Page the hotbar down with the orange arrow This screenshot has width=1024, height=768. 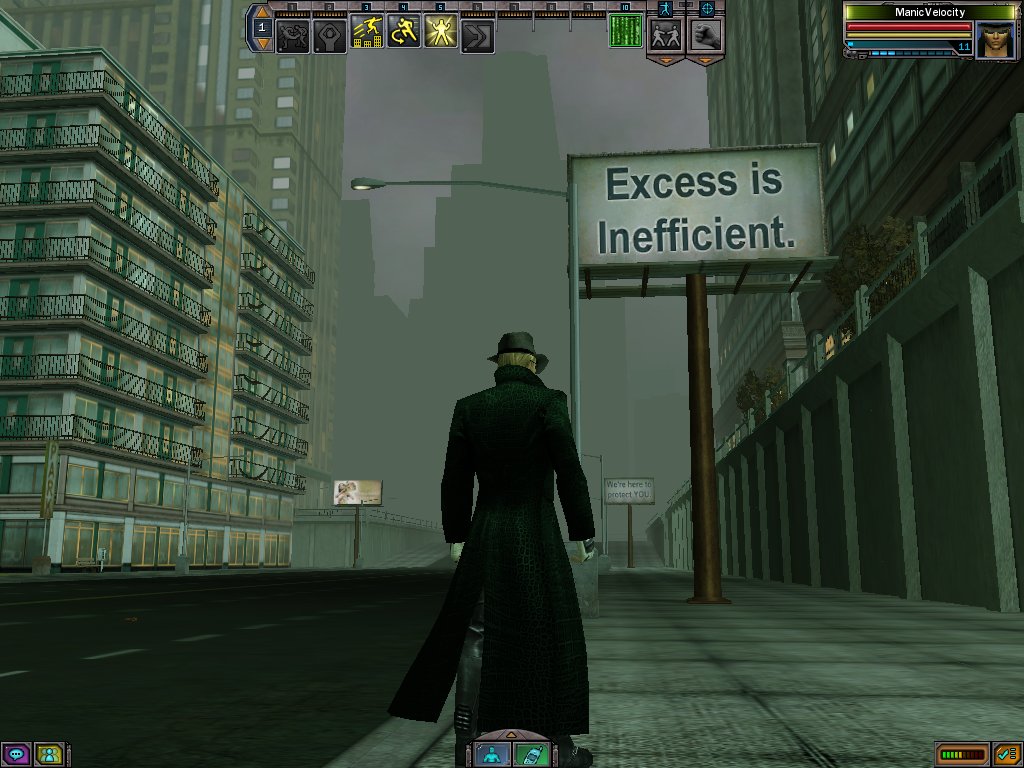point(263,43)
